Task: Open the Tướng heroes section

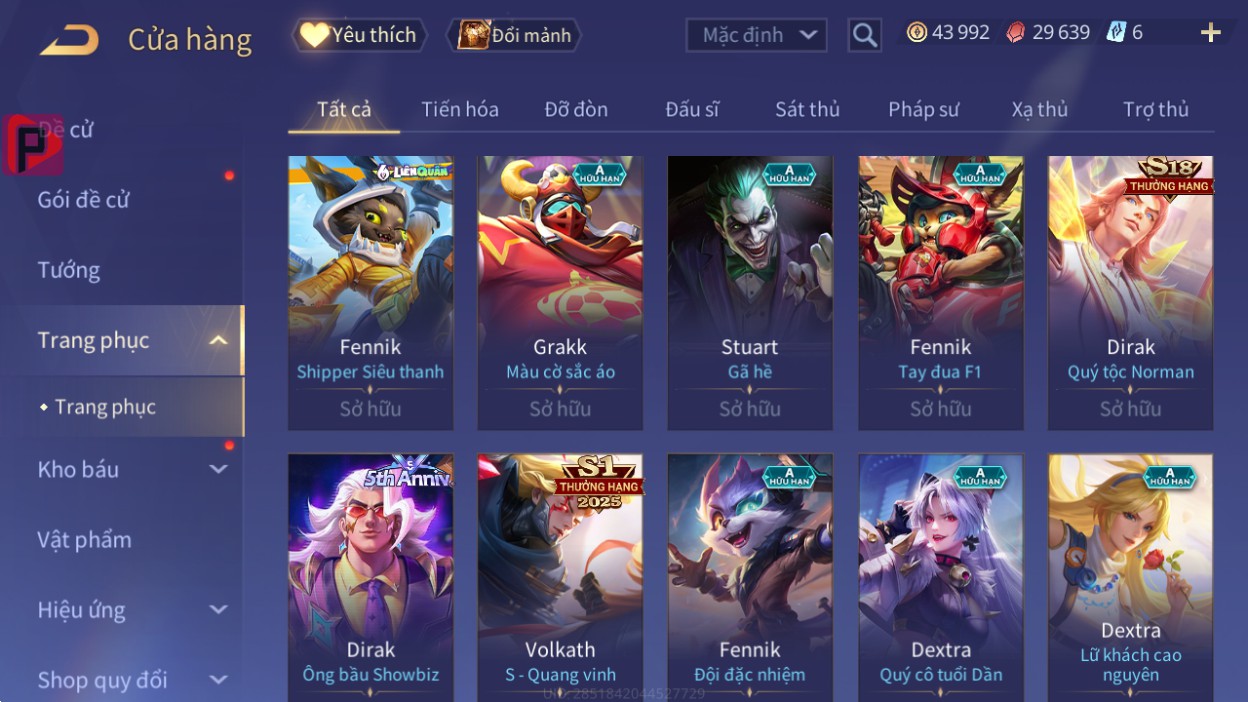Action: pos(69,270)
